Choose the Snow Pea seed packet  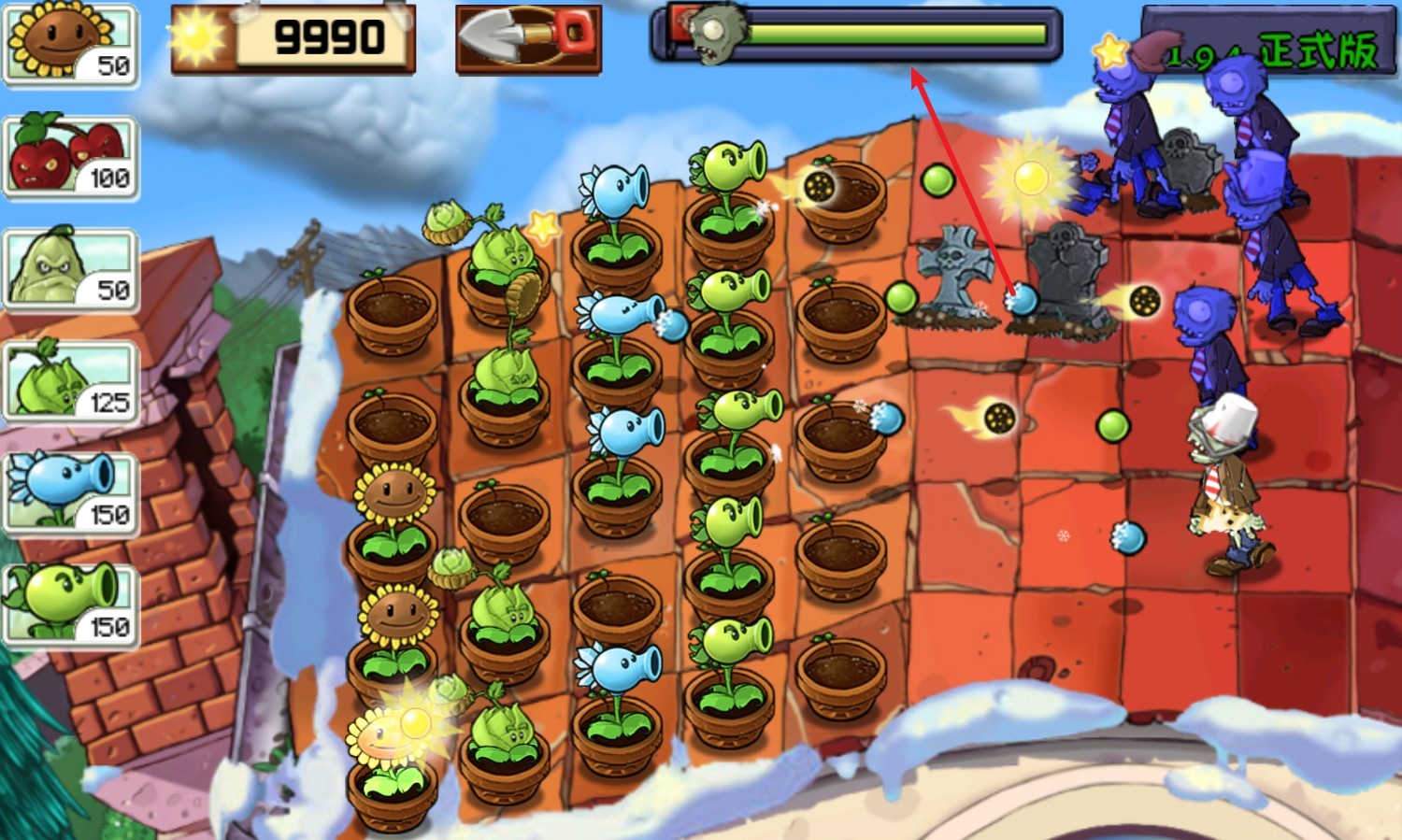71,493
